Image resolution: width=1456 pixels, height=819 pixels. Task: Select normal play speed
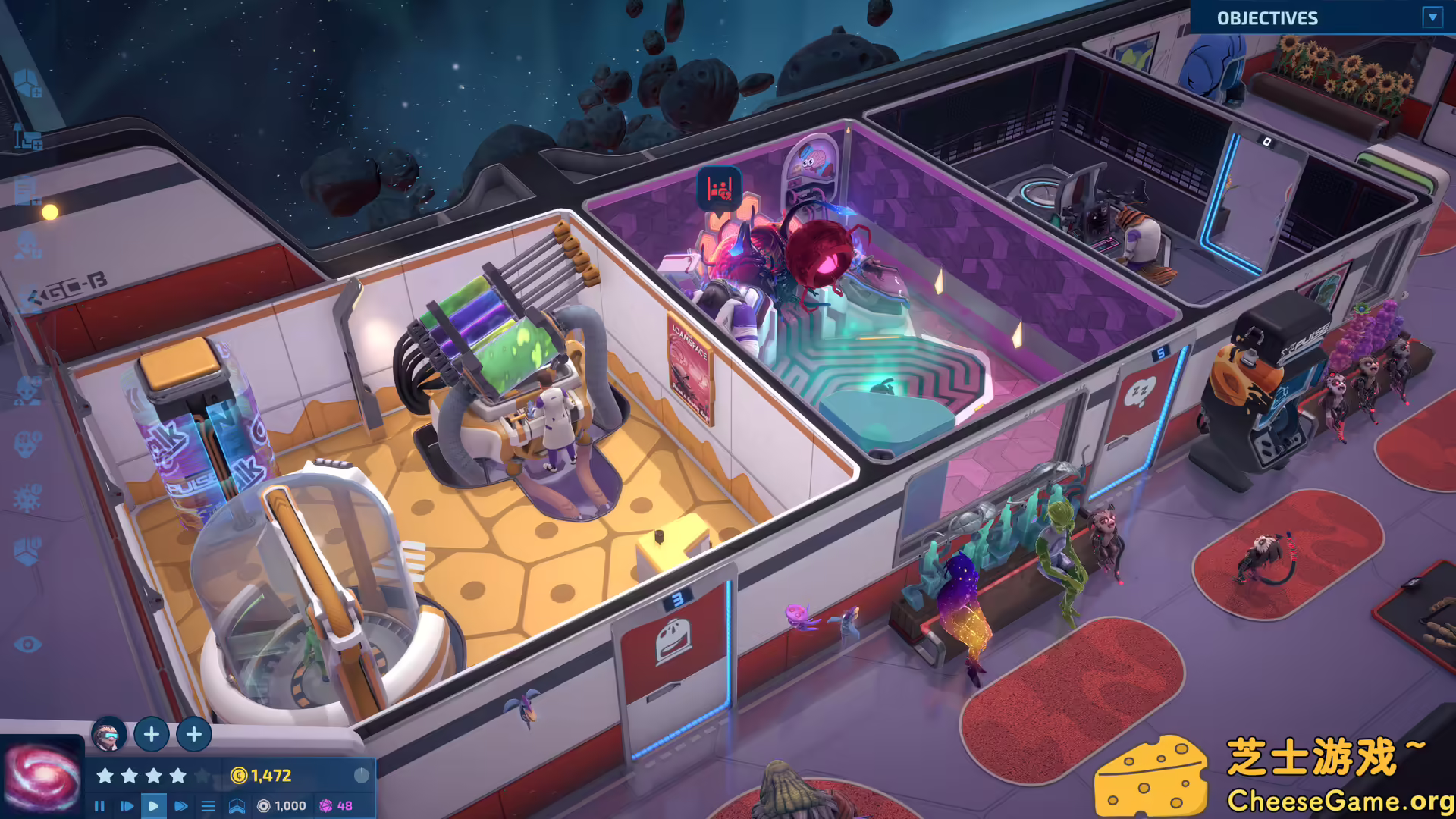tap(153, 806)
